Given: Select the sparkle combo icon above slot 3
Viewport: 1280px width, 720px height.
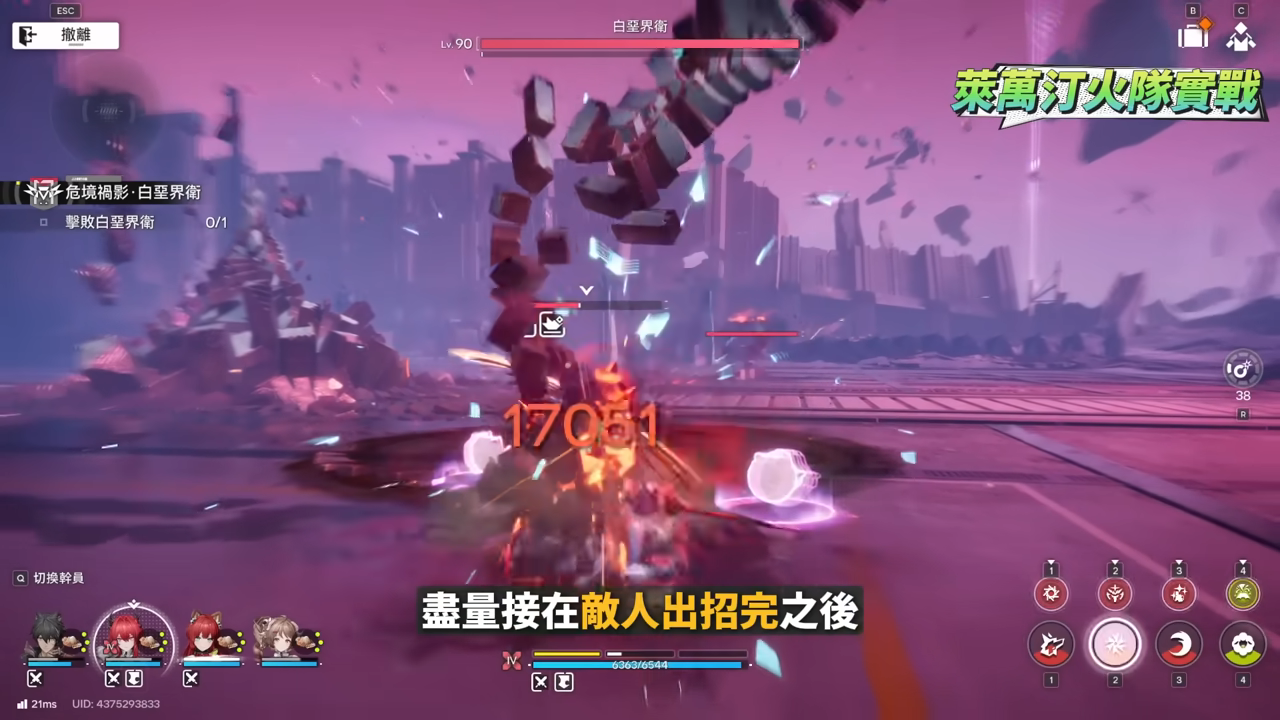Looking at the screenshot, I should (1178, 594).
